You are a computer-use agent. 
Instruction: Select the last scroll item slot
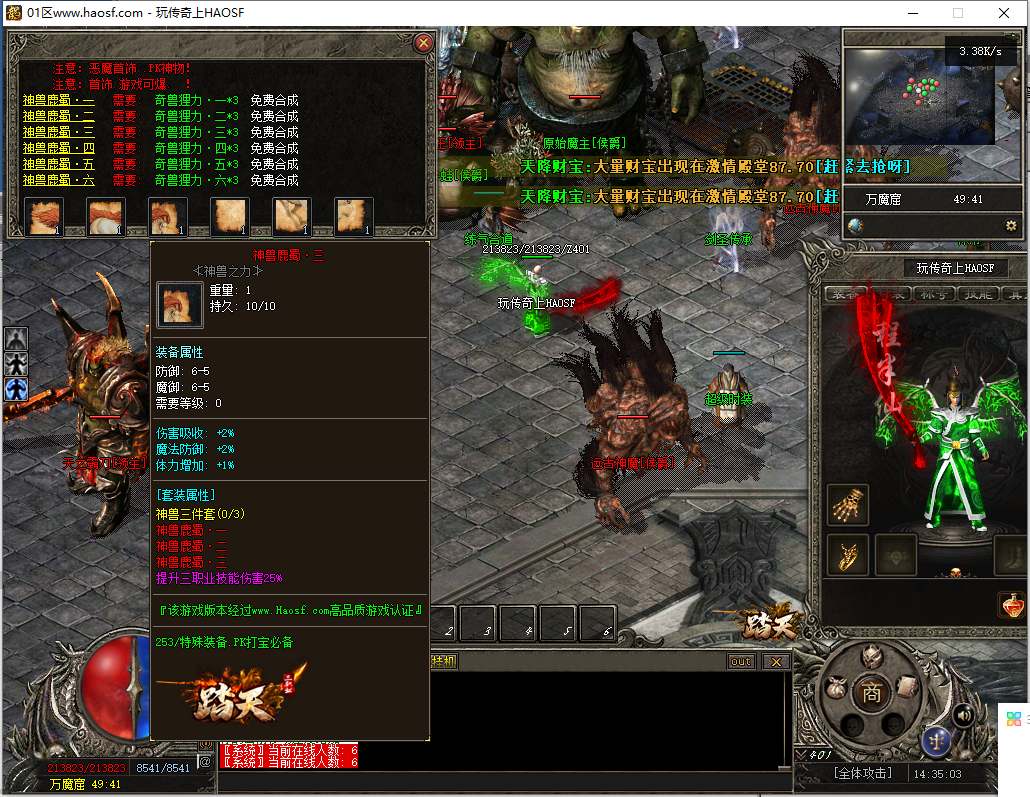pos(354,216)
